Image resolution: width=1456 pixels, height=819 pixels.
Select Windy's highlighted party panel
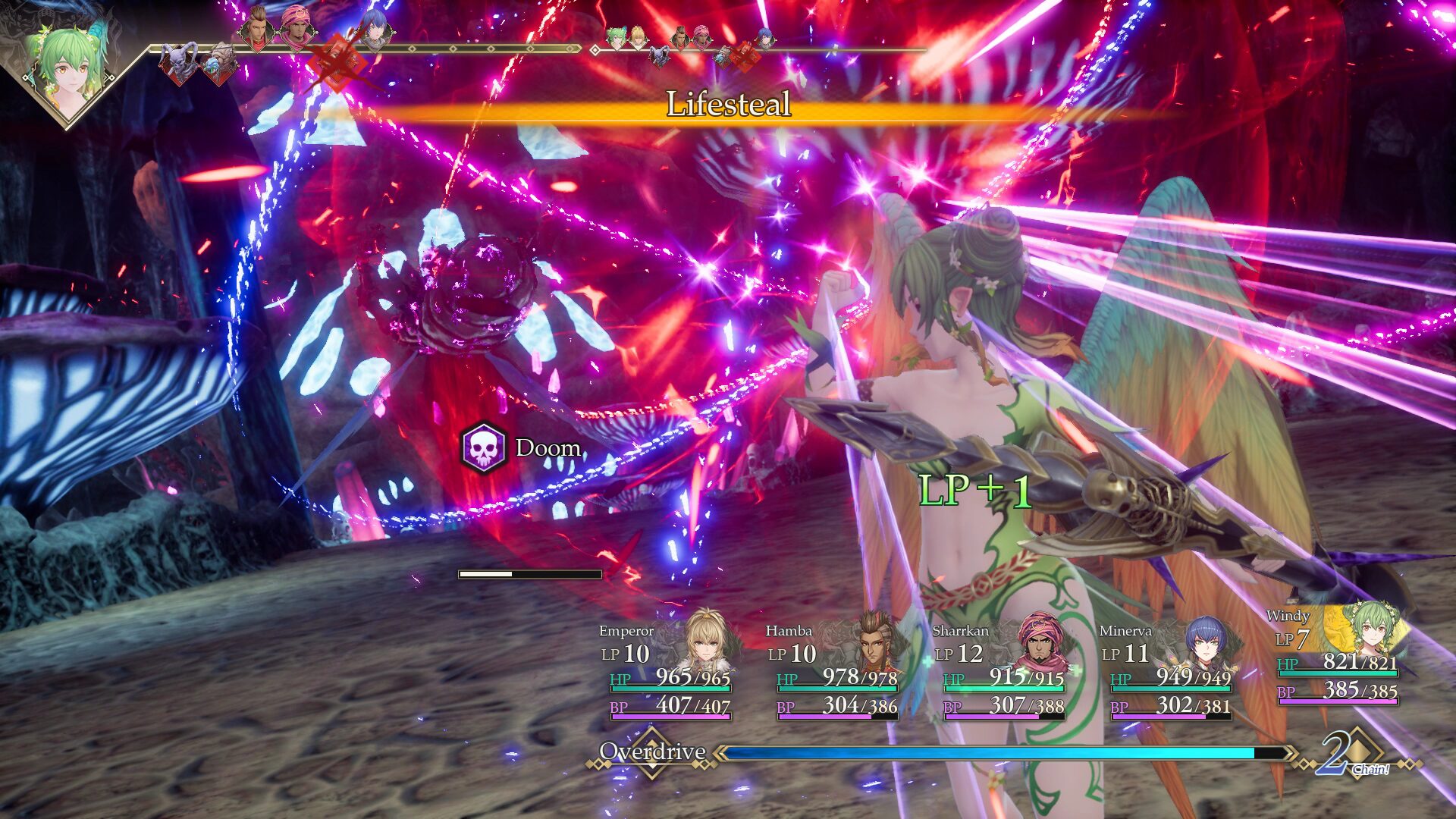coord(1338,656)
